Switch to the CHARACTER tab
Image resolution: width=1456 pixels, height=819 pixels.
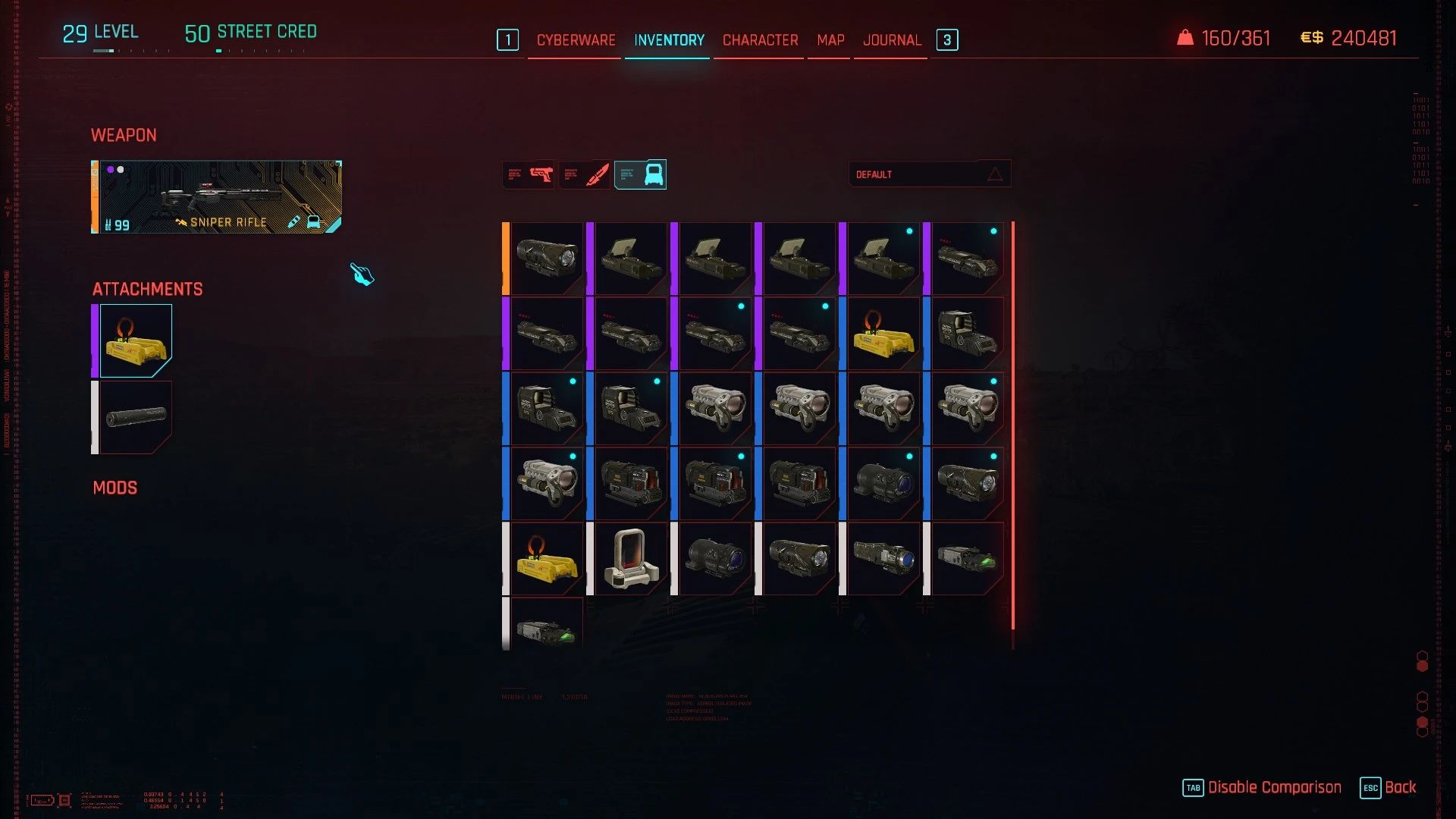pos(758,39)
